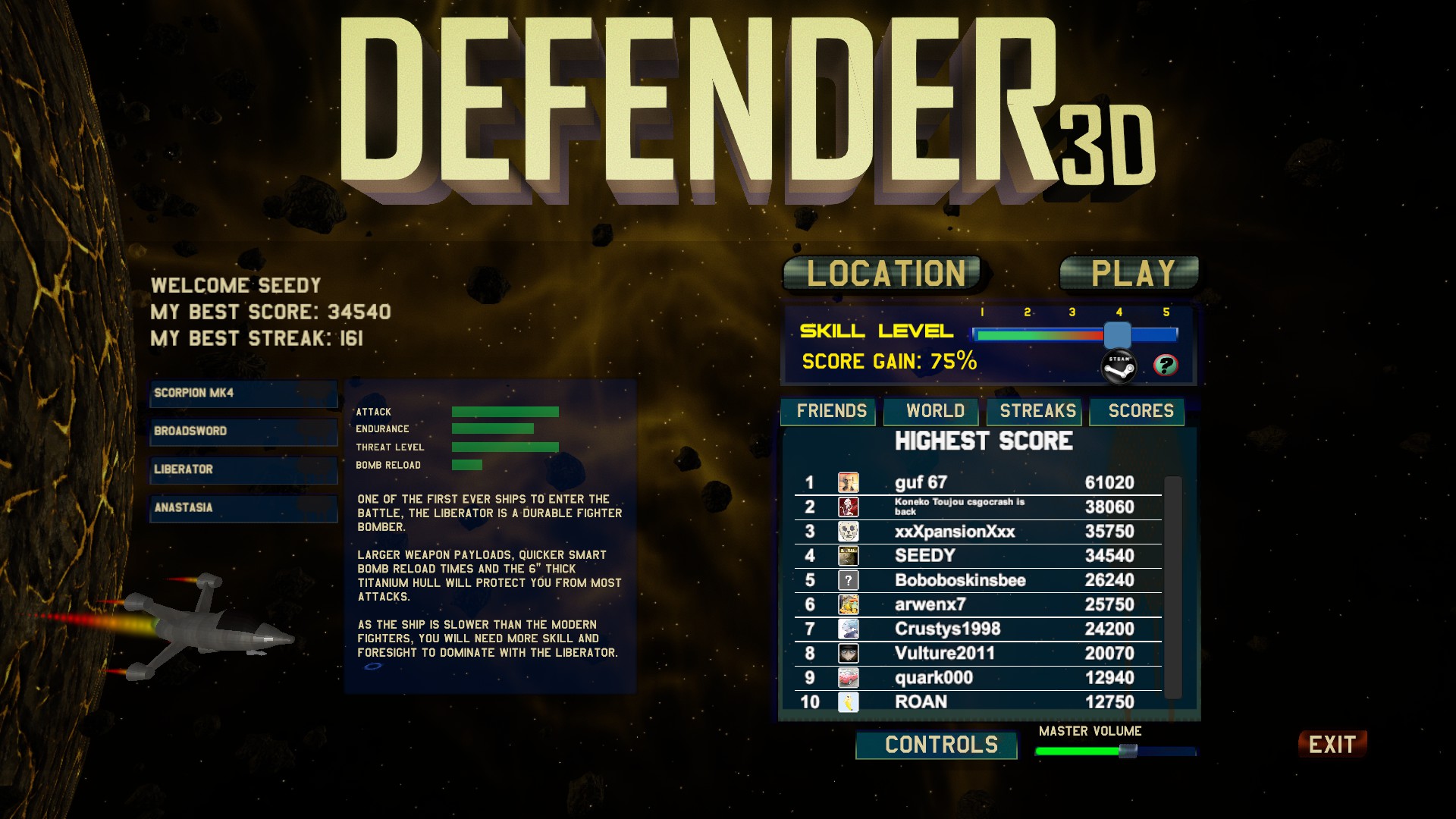Viewport: 1456px width, 819px height.
Task: Adjust the master volume slider
Action: (1128, 751)
